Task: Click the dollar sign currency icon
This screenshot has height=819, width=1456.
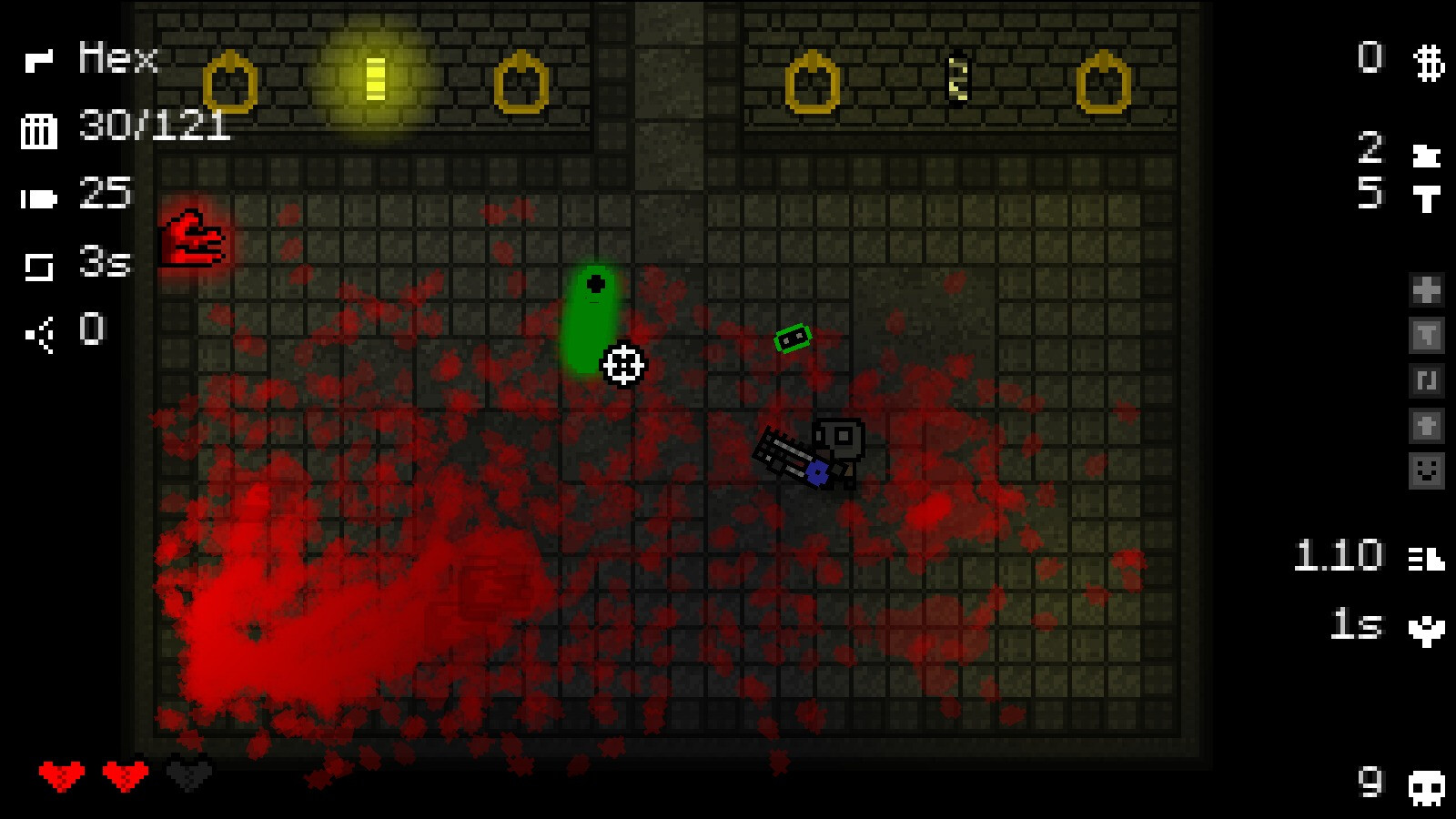Action: (1427, 64)
